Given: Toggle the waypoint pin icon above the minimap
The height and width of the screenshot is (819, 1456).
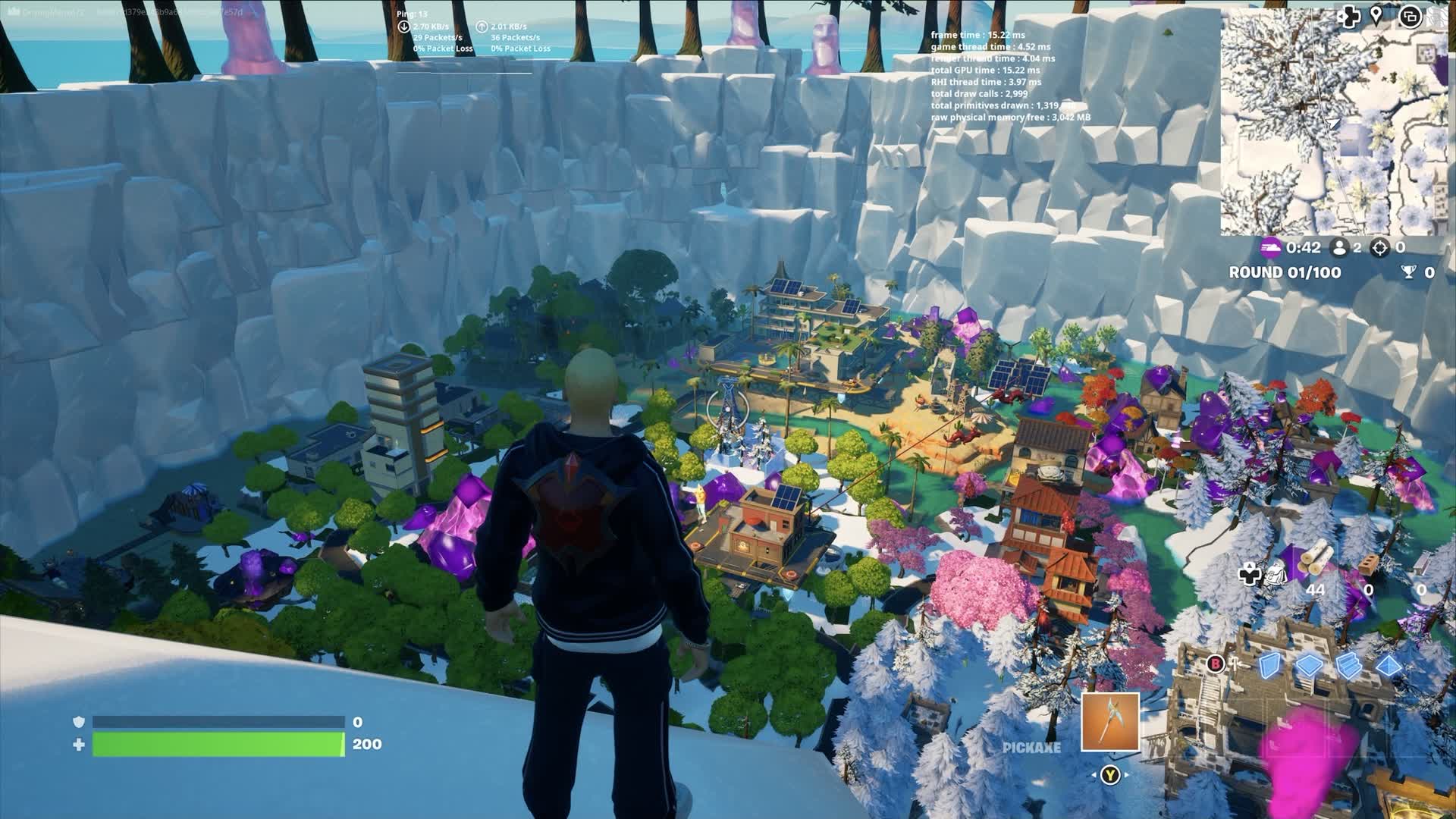Looking at the screenshot, I should click(x=1376, y=15).
